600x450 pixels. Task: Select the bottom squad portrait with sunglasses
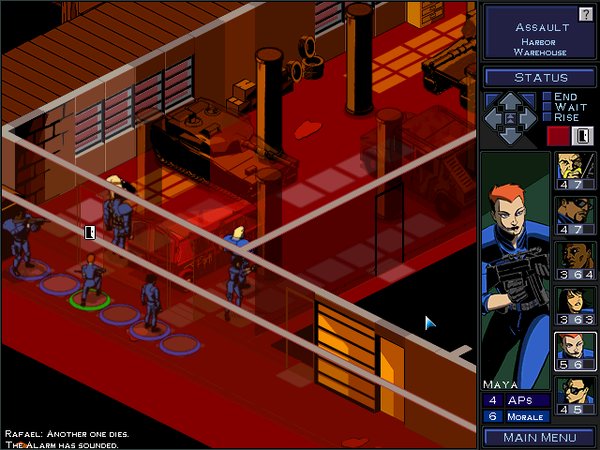point(575,397)
